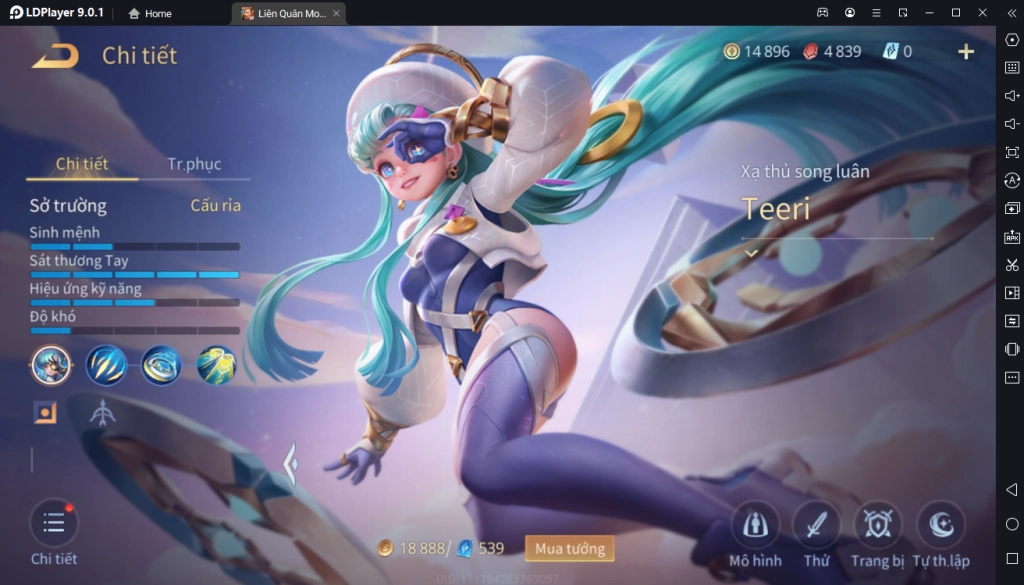The height and width of the screenshot is (585, 1024).
Task: Go back using the golden arrow
Action: 54,56
